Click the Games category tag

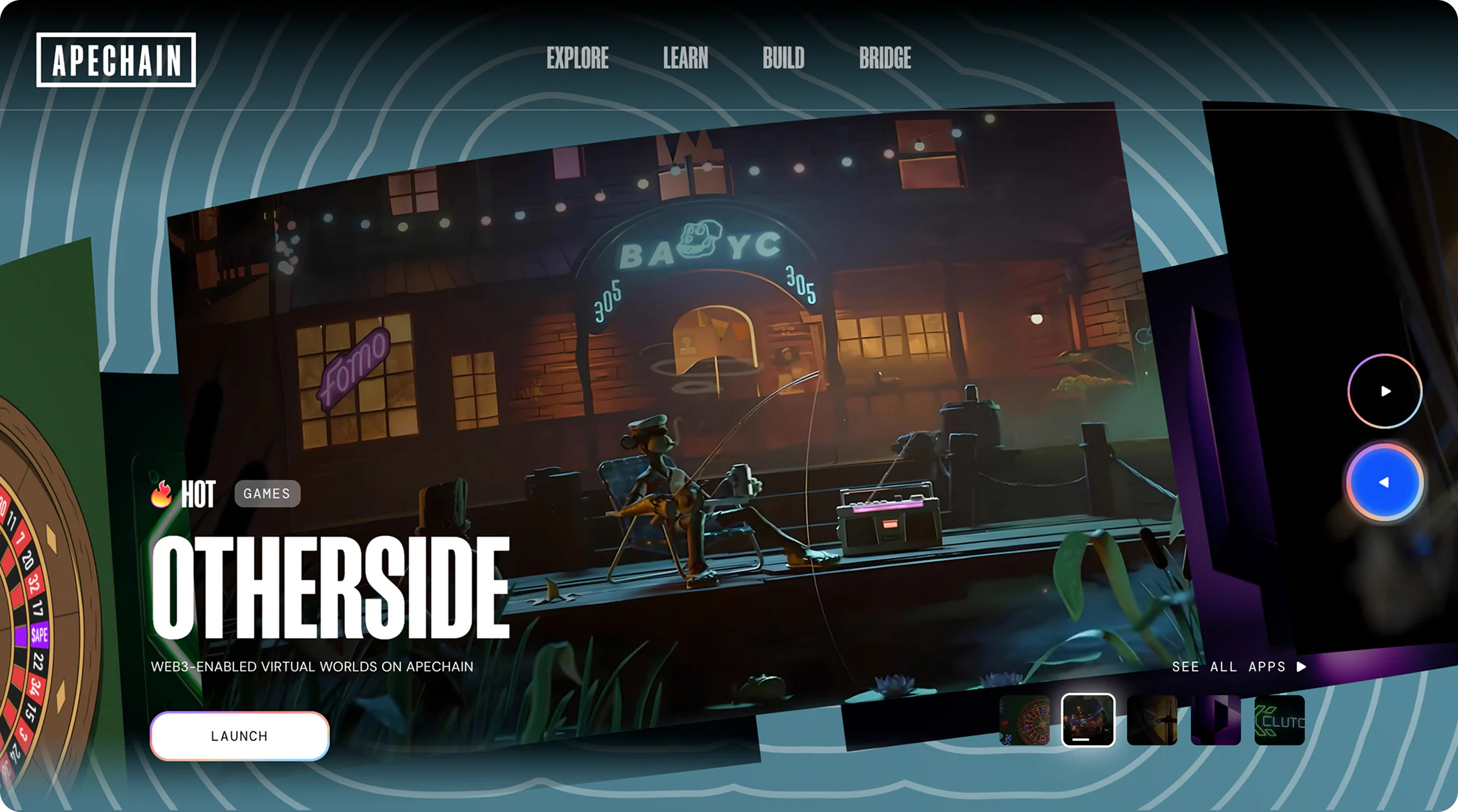pos(267,494)
